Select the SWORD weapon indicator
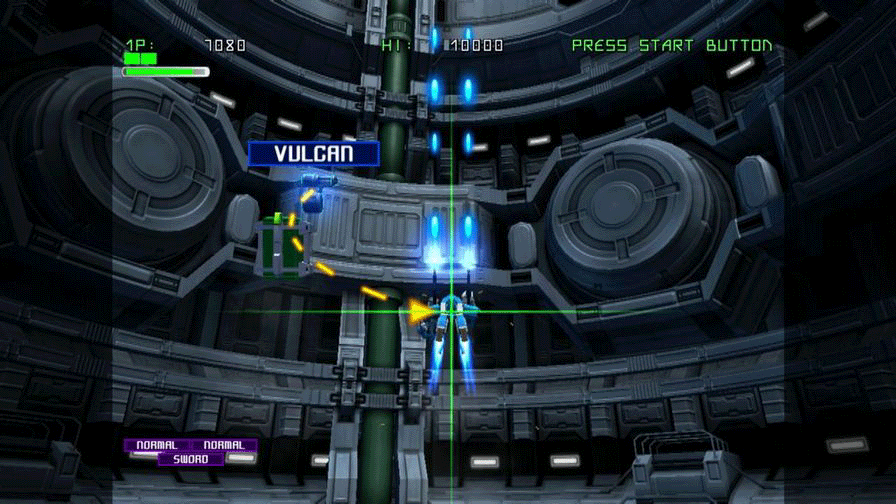This screenshot has width=896, height=504. tap(191, 459)
